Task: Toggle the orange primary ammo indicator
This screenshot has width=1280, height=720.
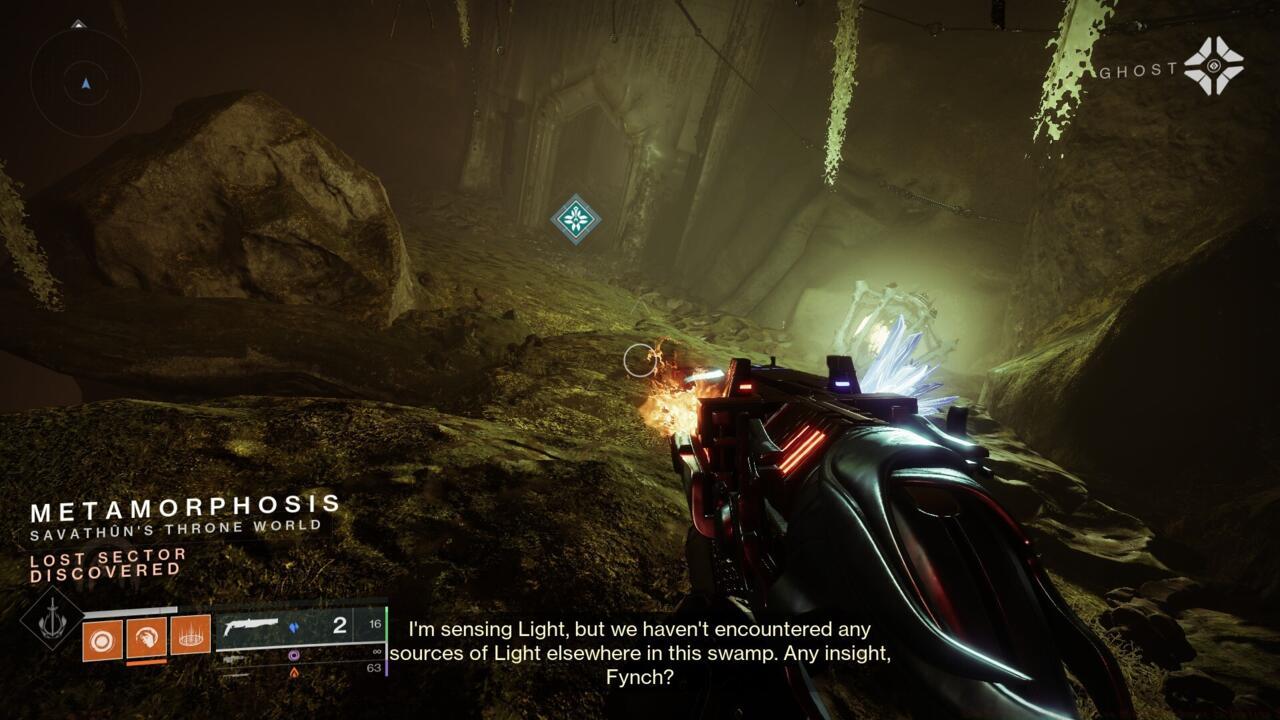Action: pyautogui.click(x=293, y=671)
